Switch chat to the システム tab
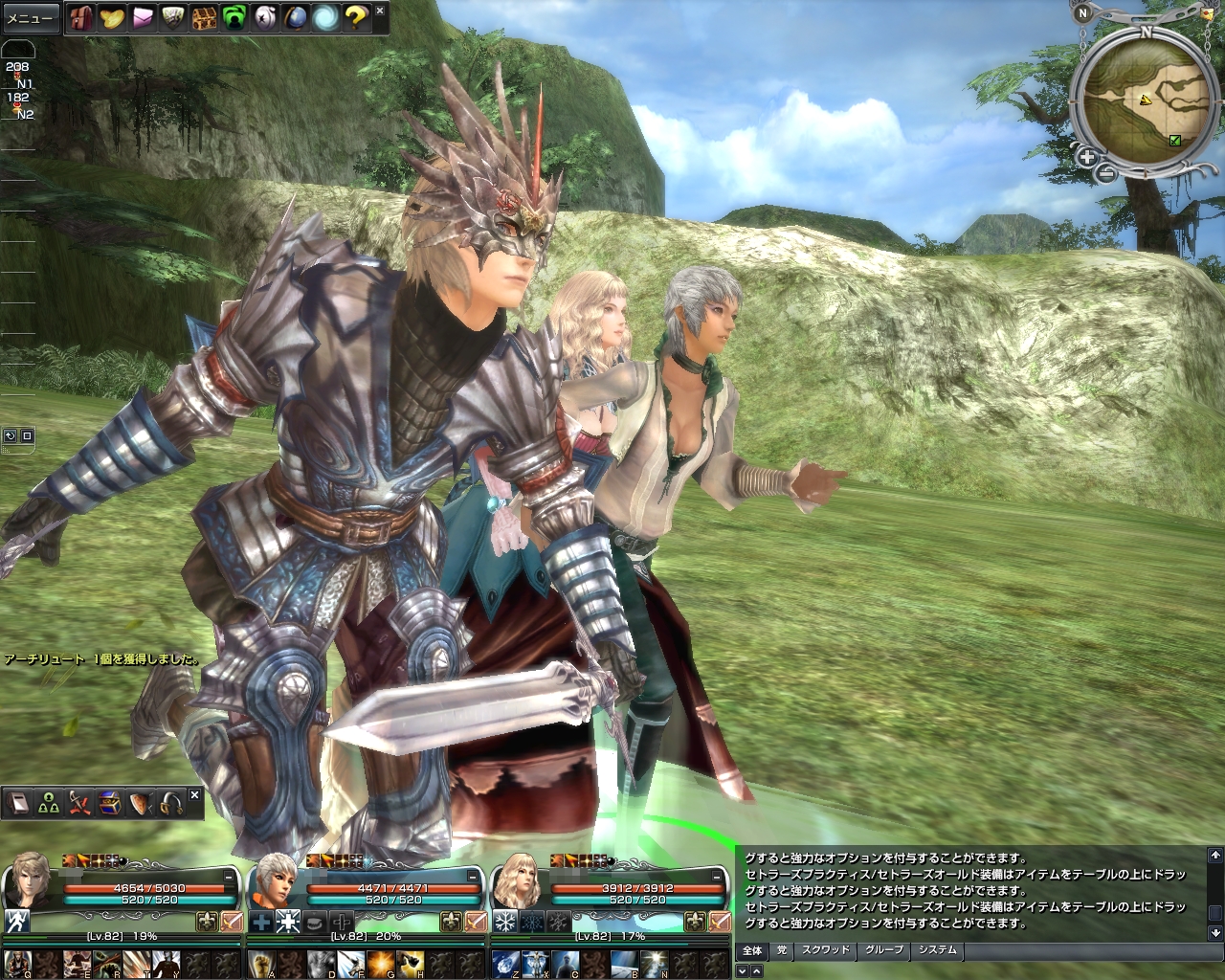 pos(937,950)
